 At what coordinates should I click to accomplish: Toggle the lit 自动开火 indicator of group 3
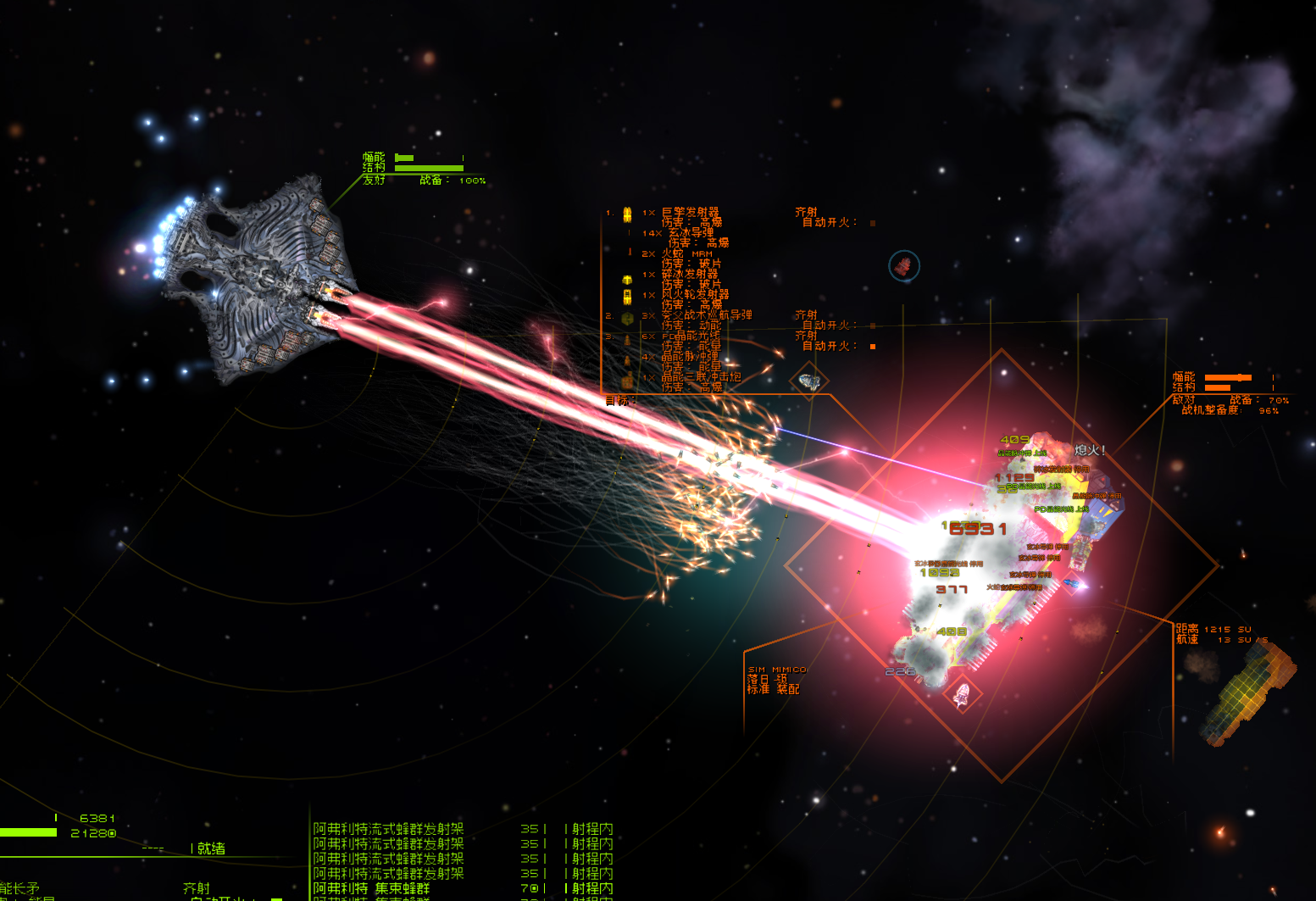(x=873, y=346)
